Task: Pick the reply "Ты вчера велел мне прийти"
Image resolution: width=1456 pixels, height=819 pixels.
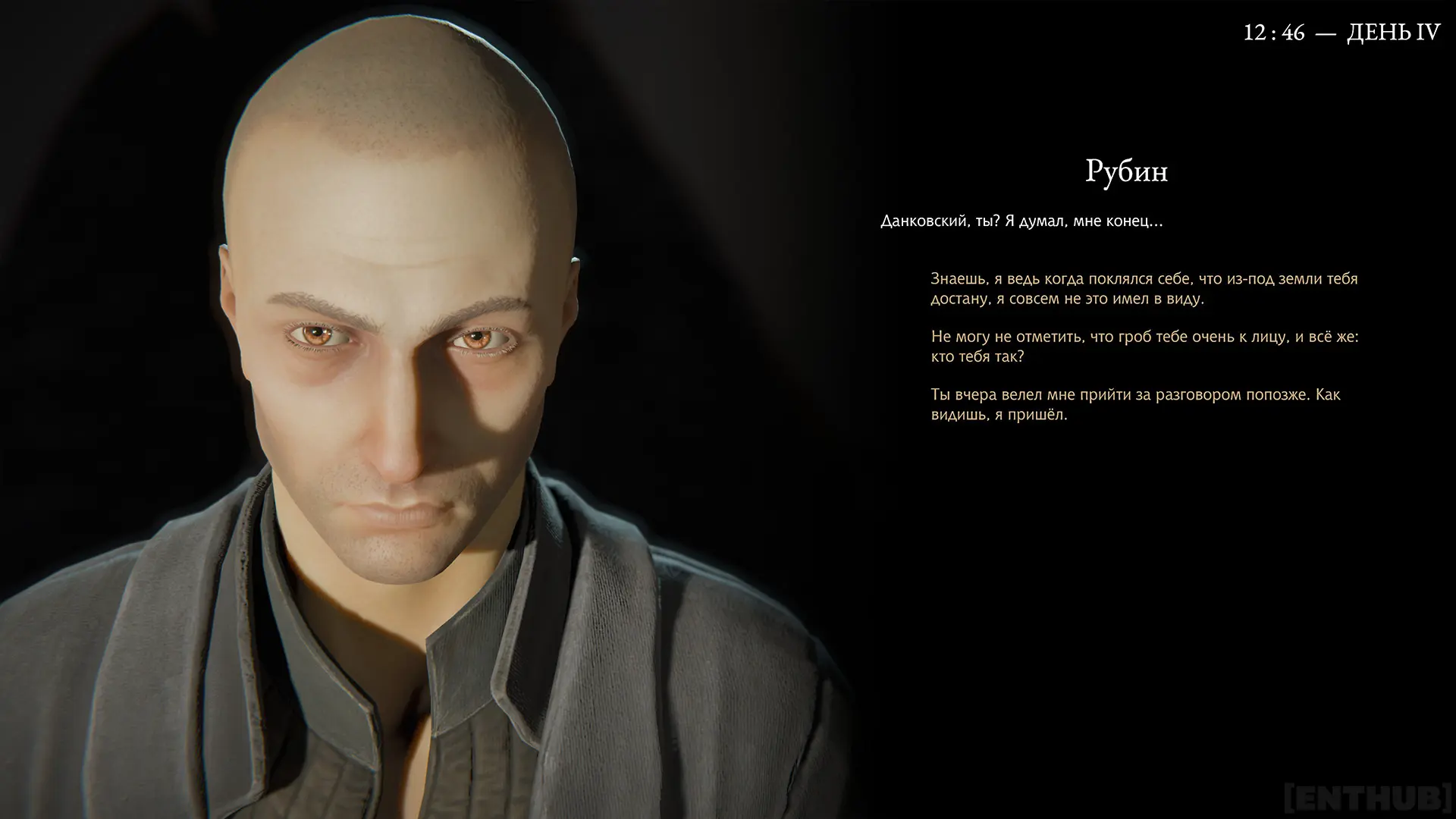Action: click(x=1135, y=405)
